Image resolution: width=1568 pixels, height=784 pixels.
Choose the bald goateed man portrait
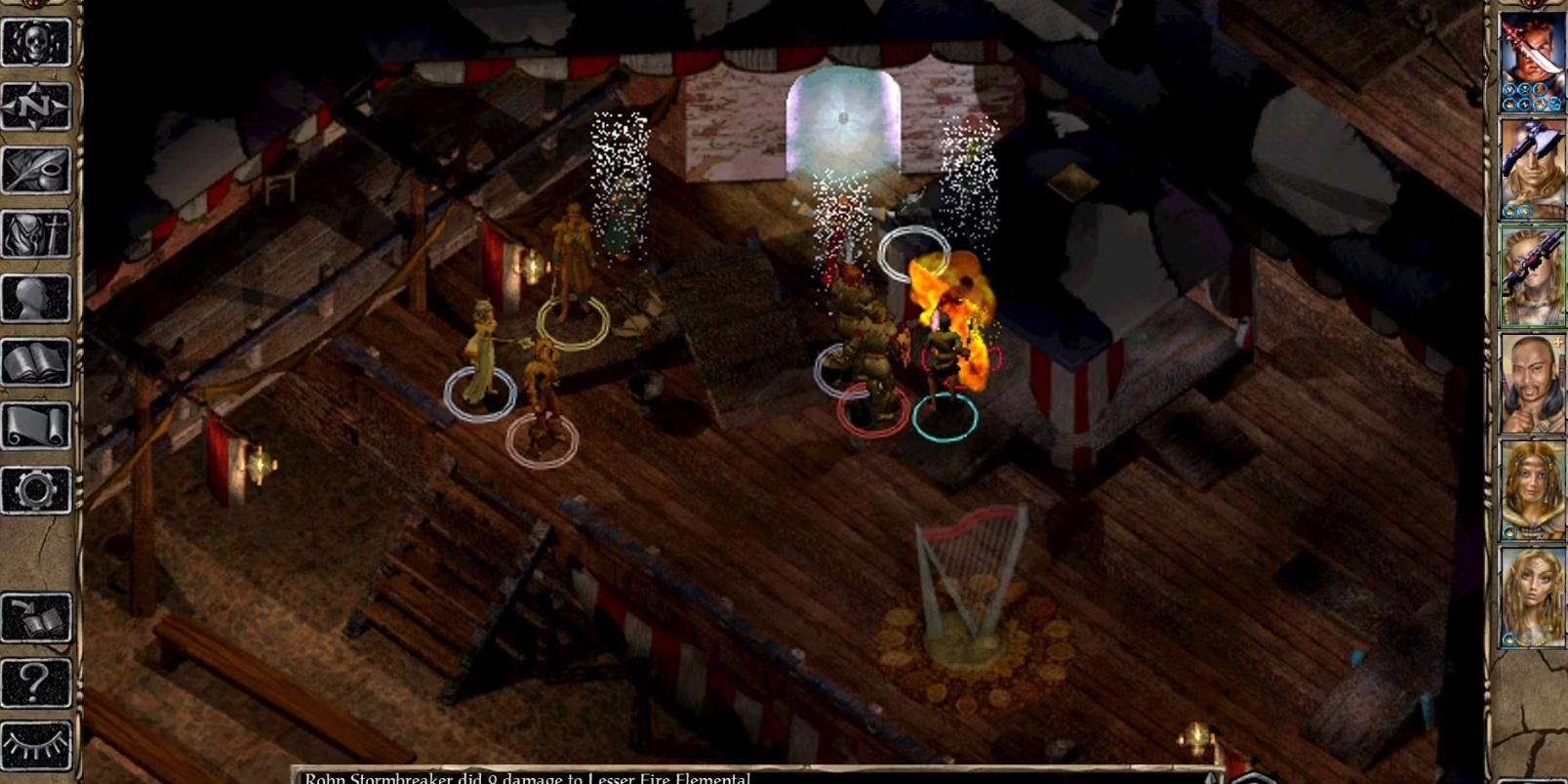tap(1531, 384)
